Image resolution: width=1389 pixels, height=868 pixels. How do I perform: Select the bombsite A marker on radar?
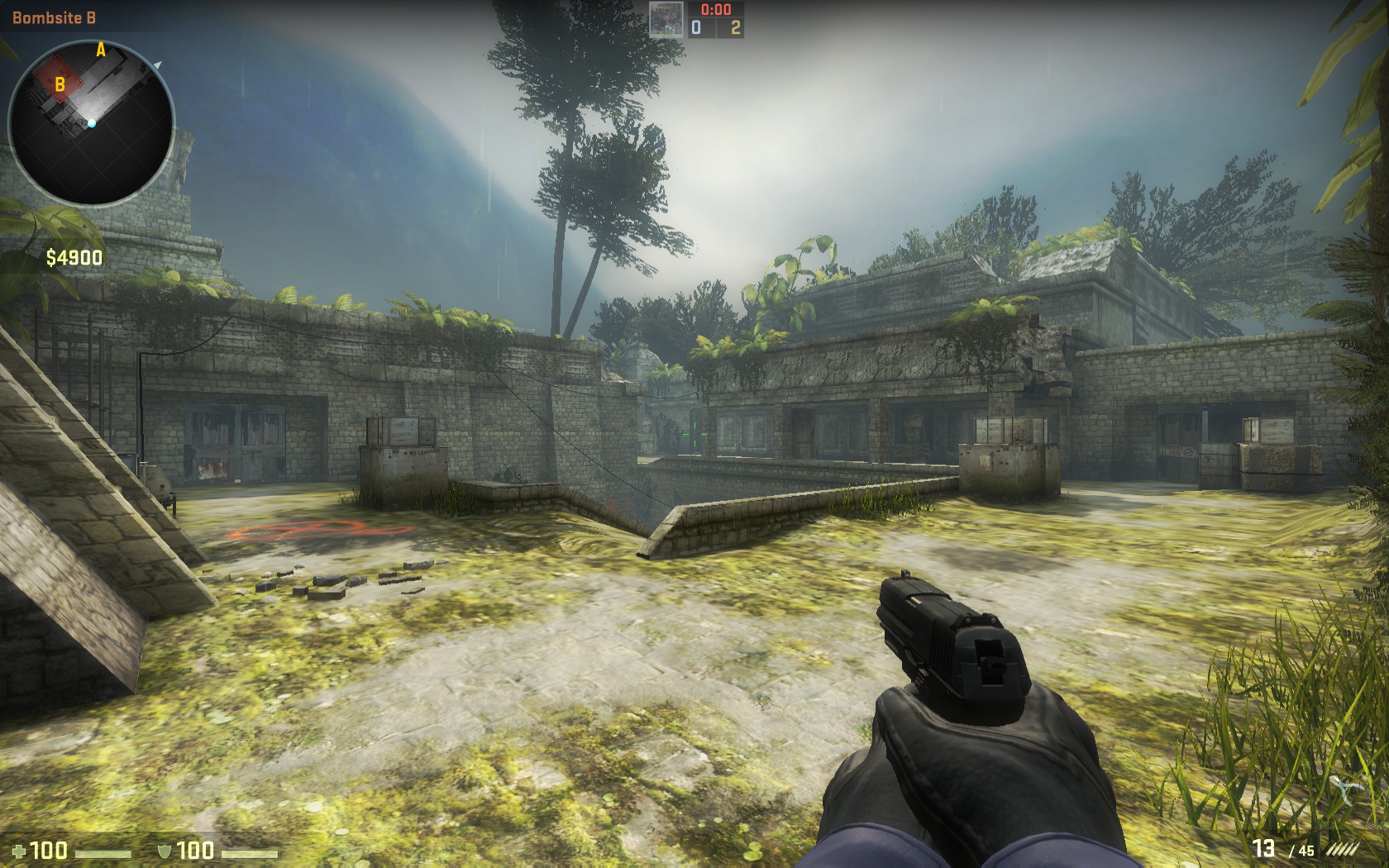pos(101,50)
